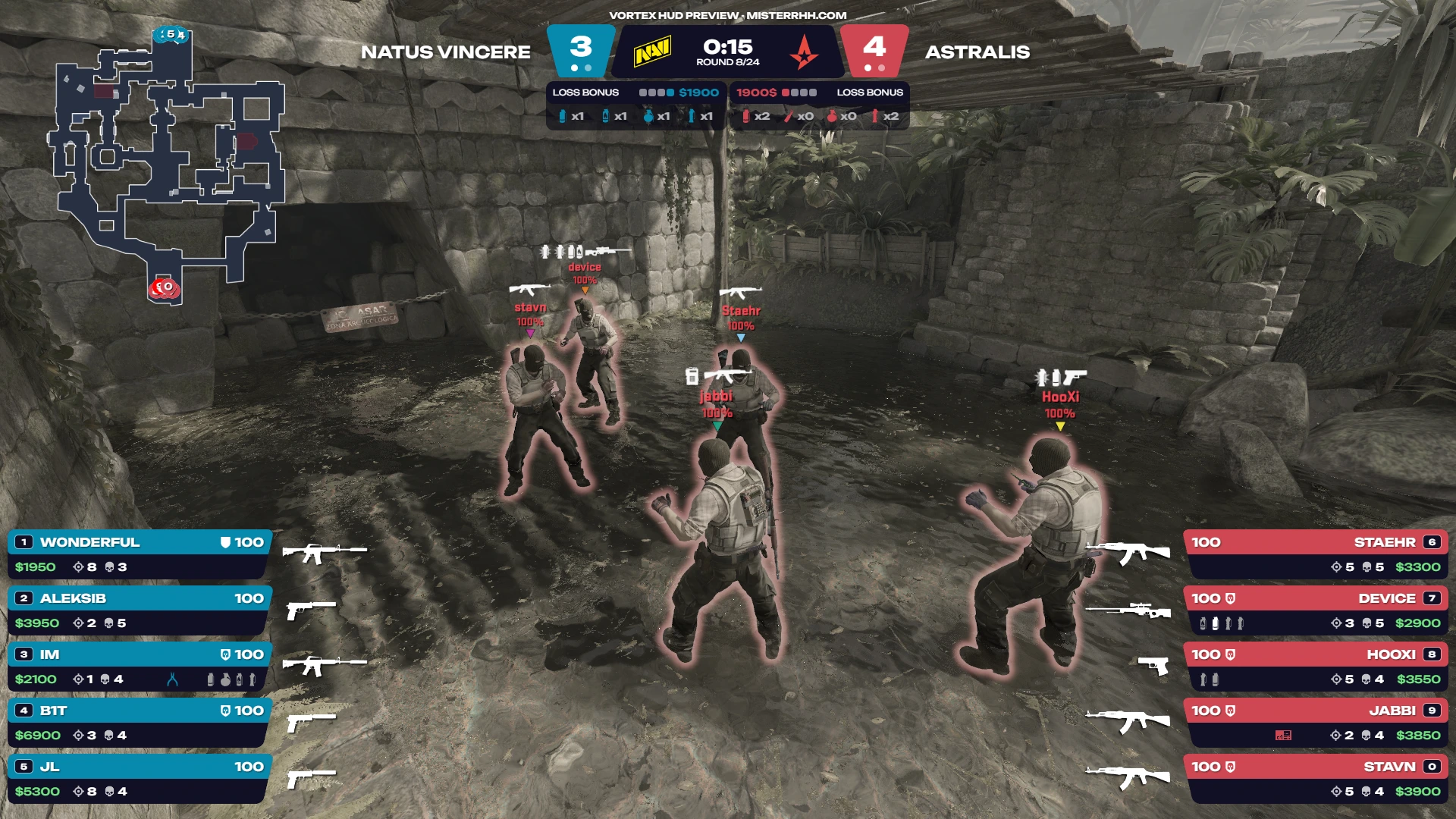Select STAEHR's player panel

[1316, 554]
